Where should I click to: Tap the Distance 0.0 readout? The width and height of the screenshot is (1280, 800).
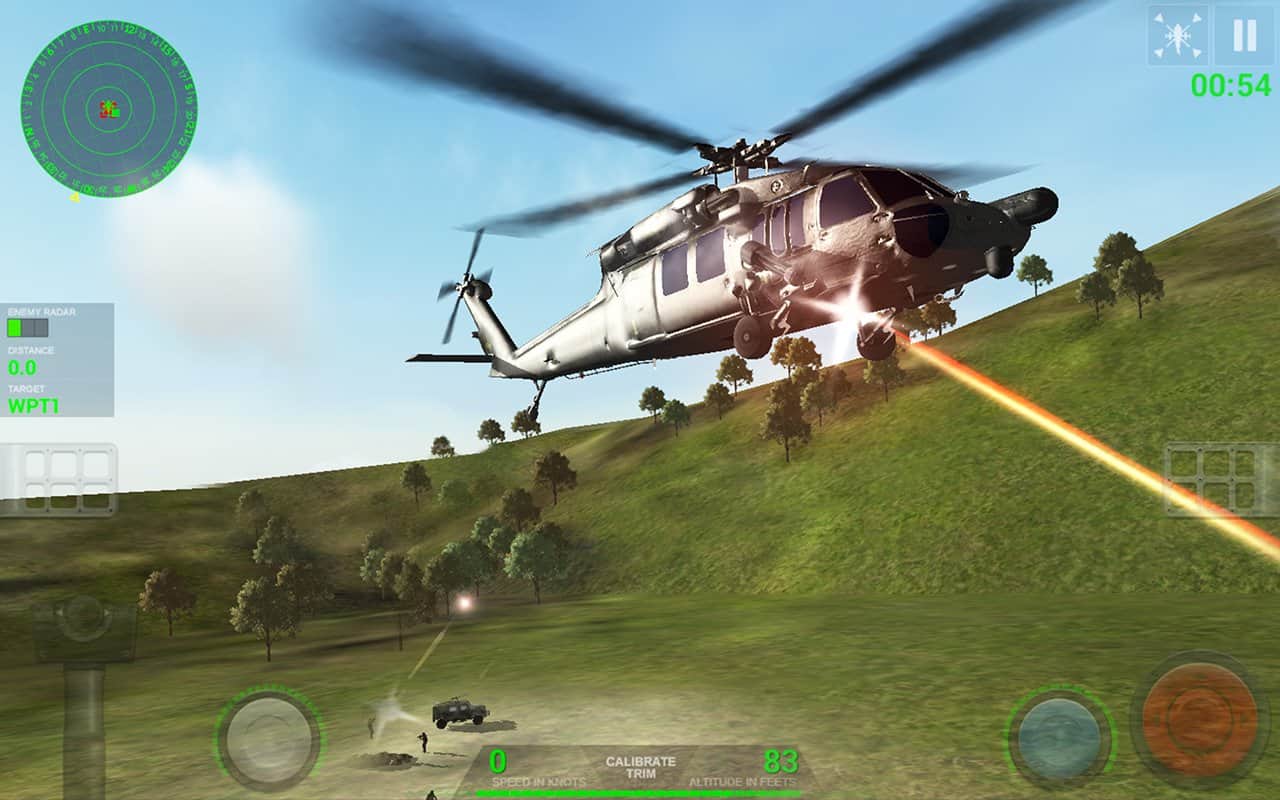click(x=22, y=365)
